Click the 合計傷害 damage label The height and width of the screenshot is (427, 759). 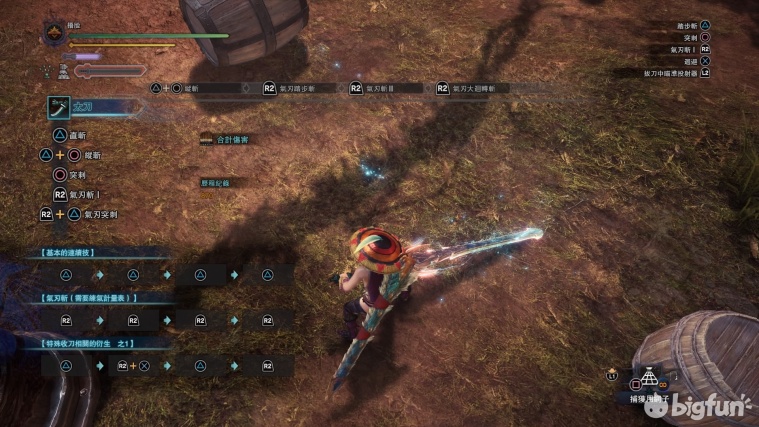[x=228, y=140]
